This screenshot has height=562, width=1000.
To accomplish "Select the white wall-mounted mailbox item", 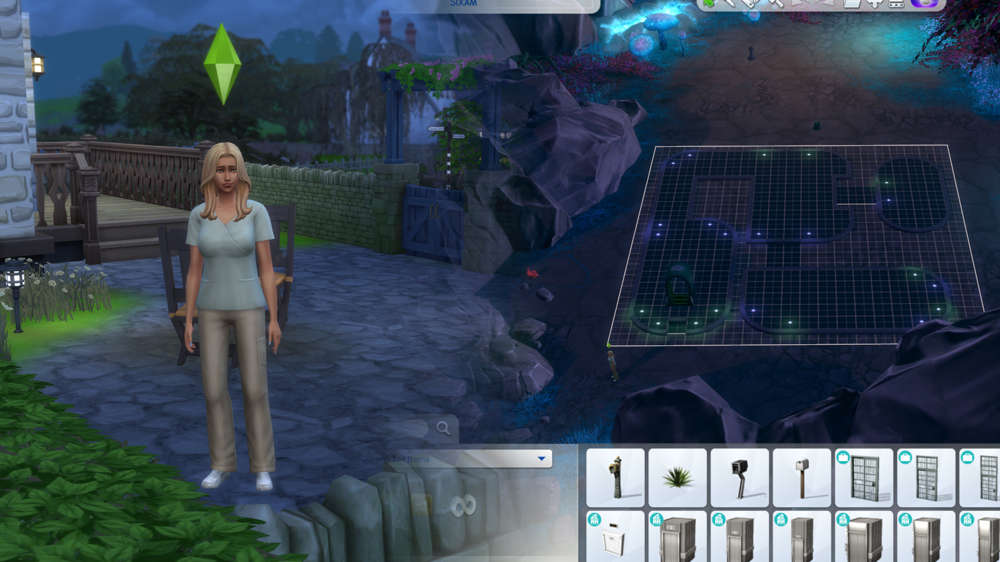I will coord(615,538).
